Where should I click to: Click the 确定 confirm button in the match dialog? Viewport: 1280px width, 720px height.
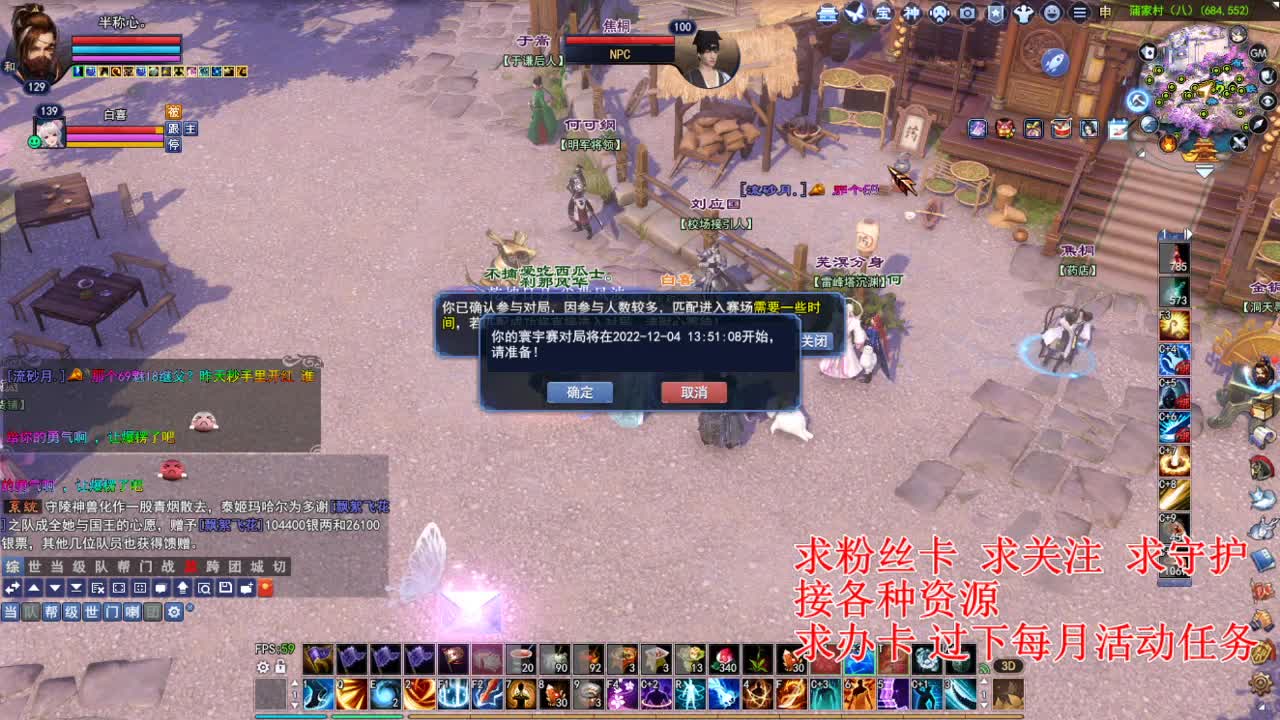pyautogui.click(x=580, y=392)
